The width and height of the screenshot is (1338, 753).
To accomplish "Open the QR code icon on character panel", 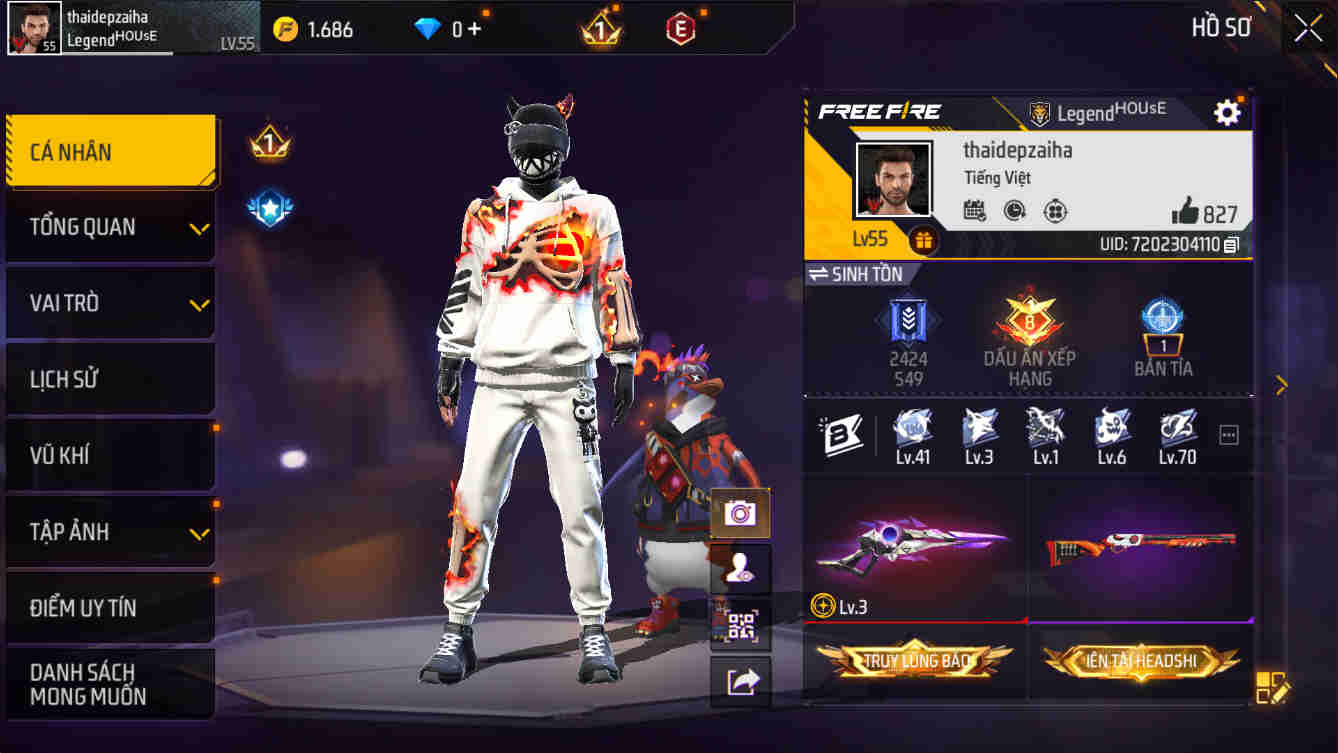I will 741,625.
